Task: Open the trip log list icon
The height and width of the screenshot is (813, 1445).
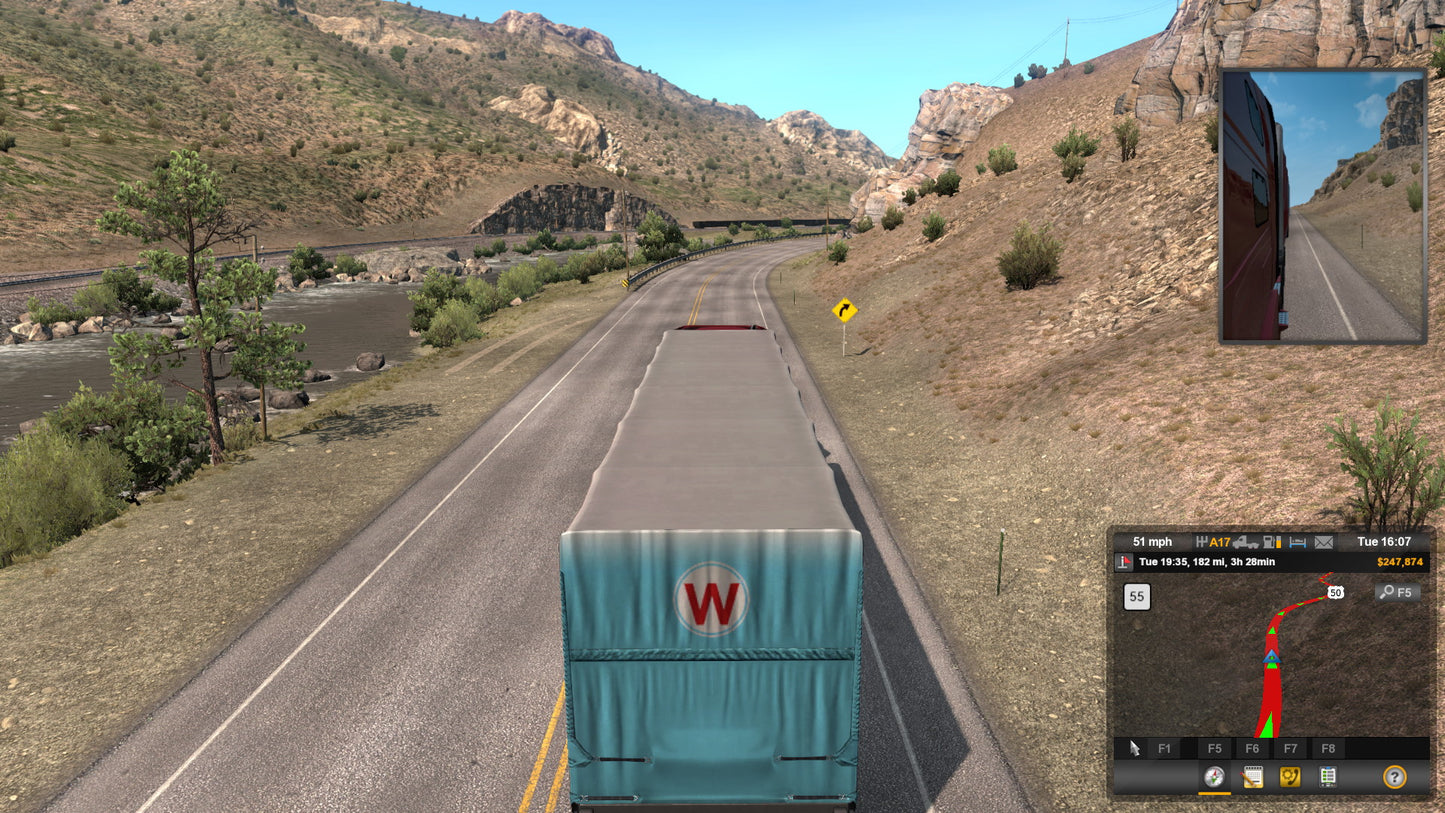Action: pyautogui.click(x=1327, y=777)
